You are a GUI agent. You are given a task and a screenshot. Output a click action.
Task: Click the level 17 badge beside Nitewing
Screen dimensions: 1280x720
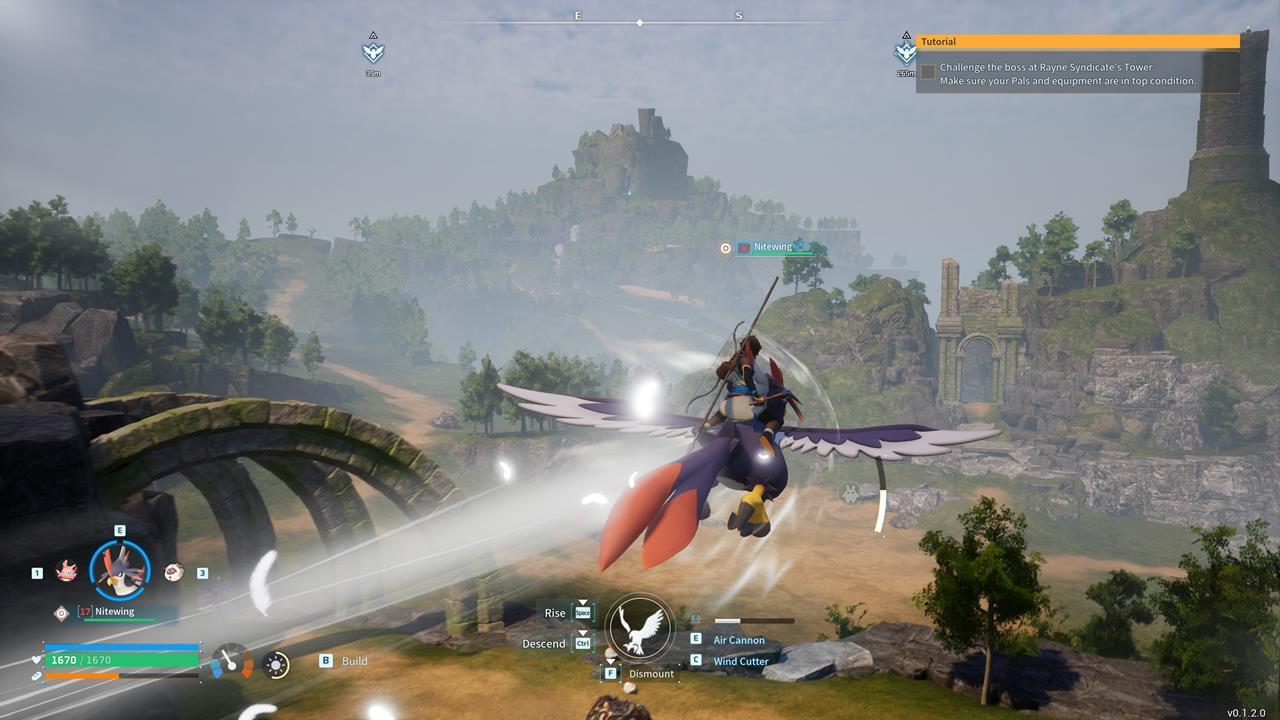(85, 611)
